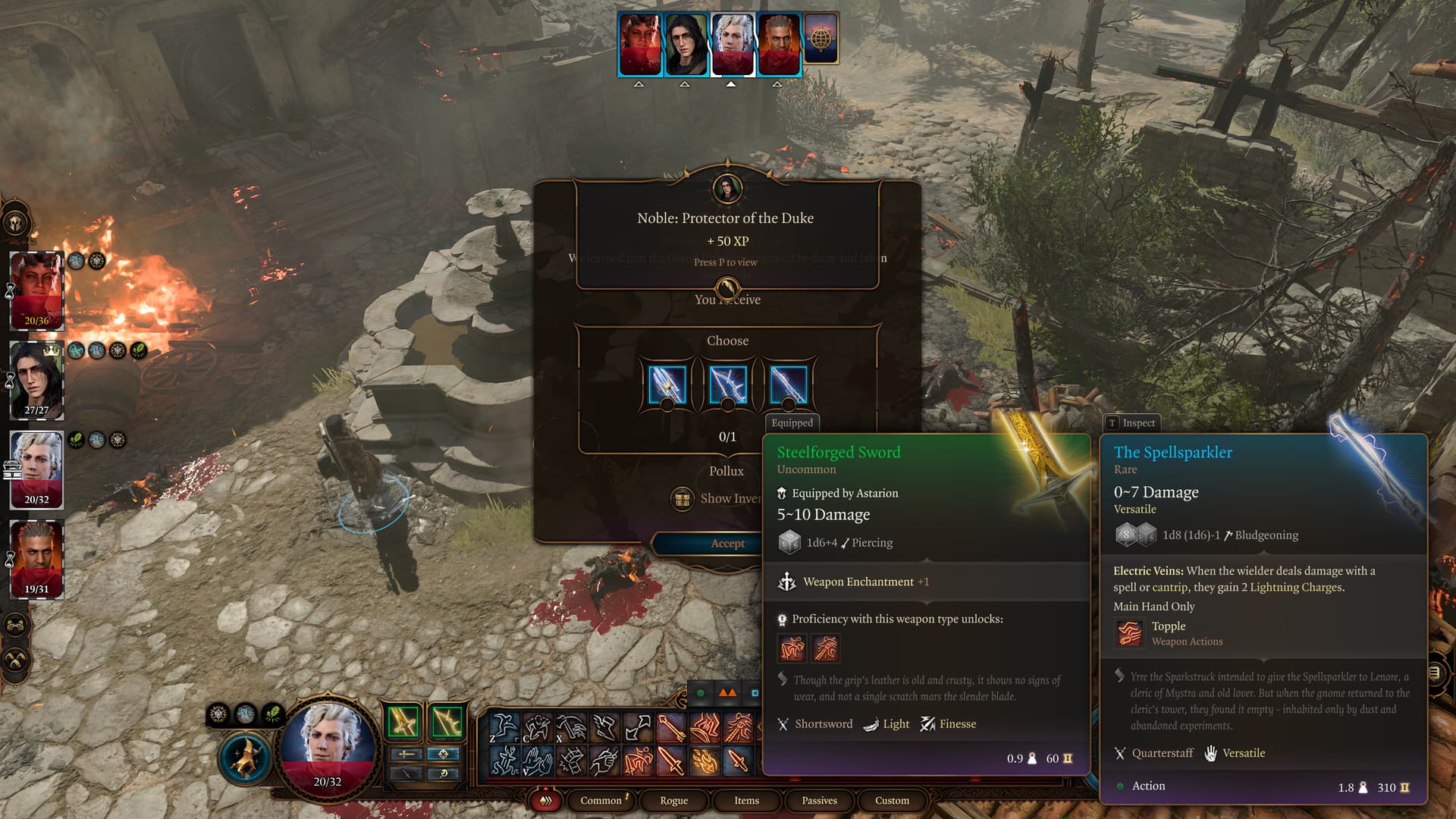The width and height of the screenshot is (1456, 819).
Task: Click the globe icon beside top portraits
Action: [x=821, y=38]
